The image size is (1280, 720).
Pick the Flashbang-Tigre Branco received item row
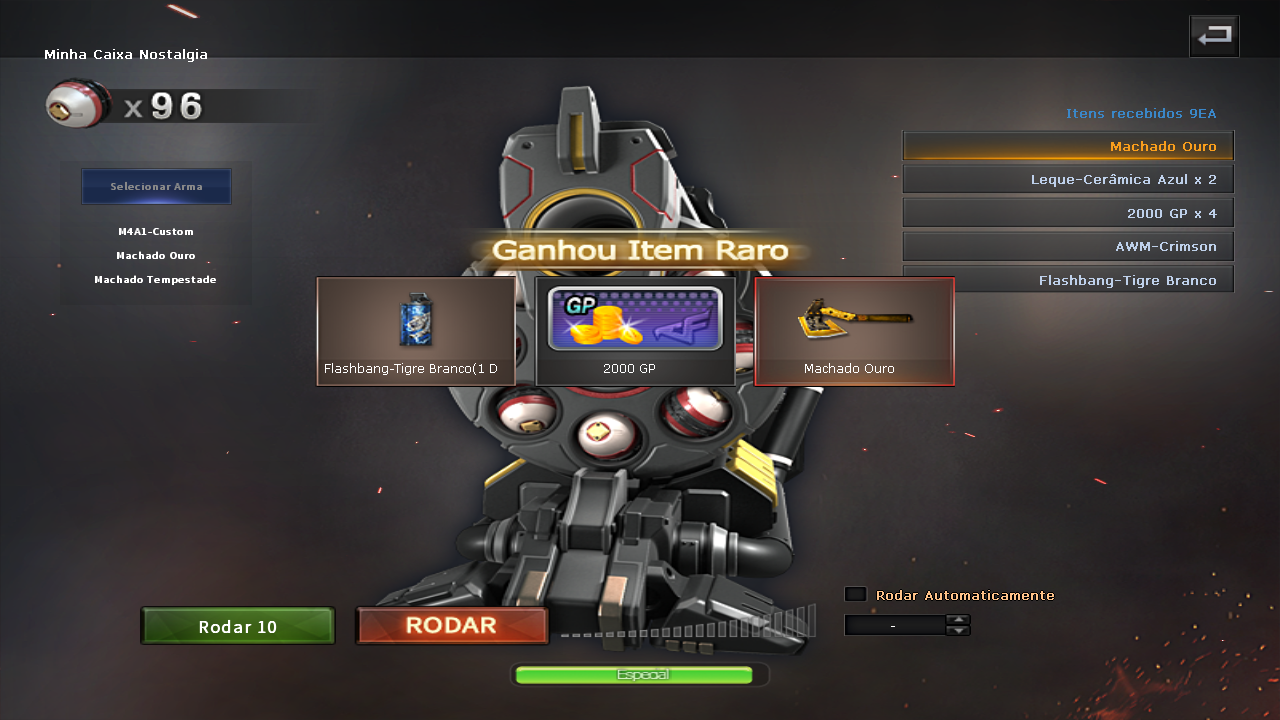click(1068, 279)
